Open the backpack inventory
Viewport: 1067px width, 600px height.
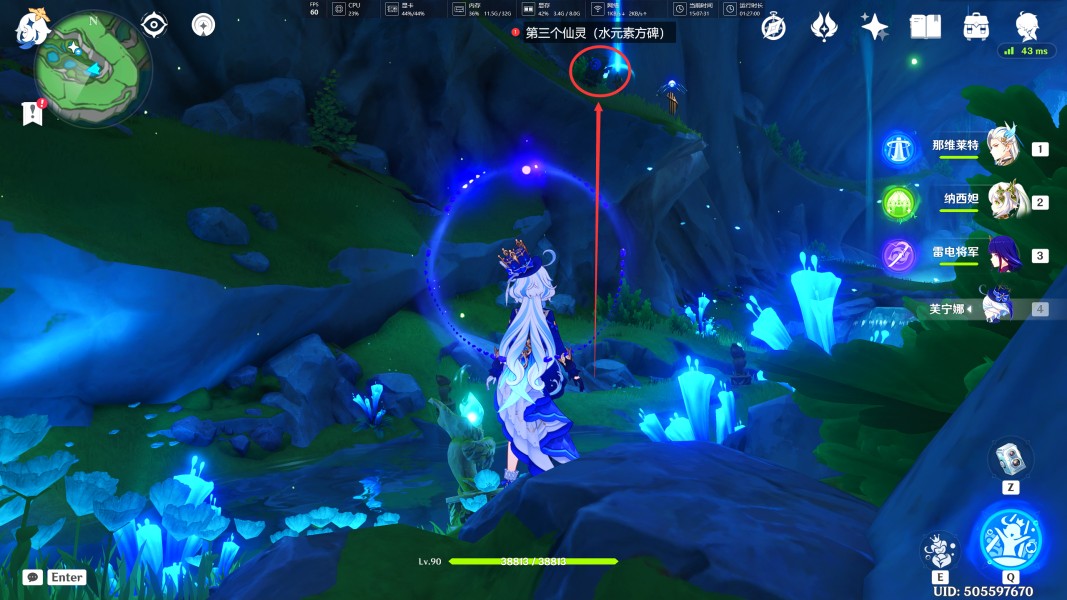[976, 27]
